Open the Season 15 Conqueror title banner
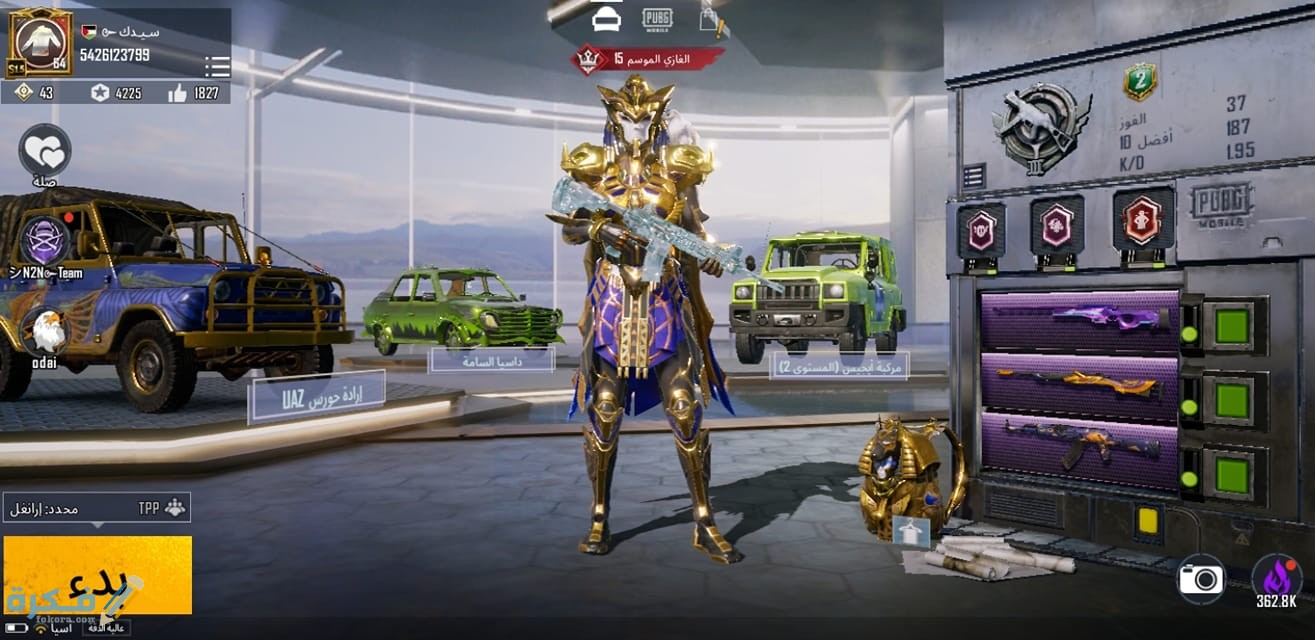This screenshot has height=640, width=1315. [x=648, y=59]
